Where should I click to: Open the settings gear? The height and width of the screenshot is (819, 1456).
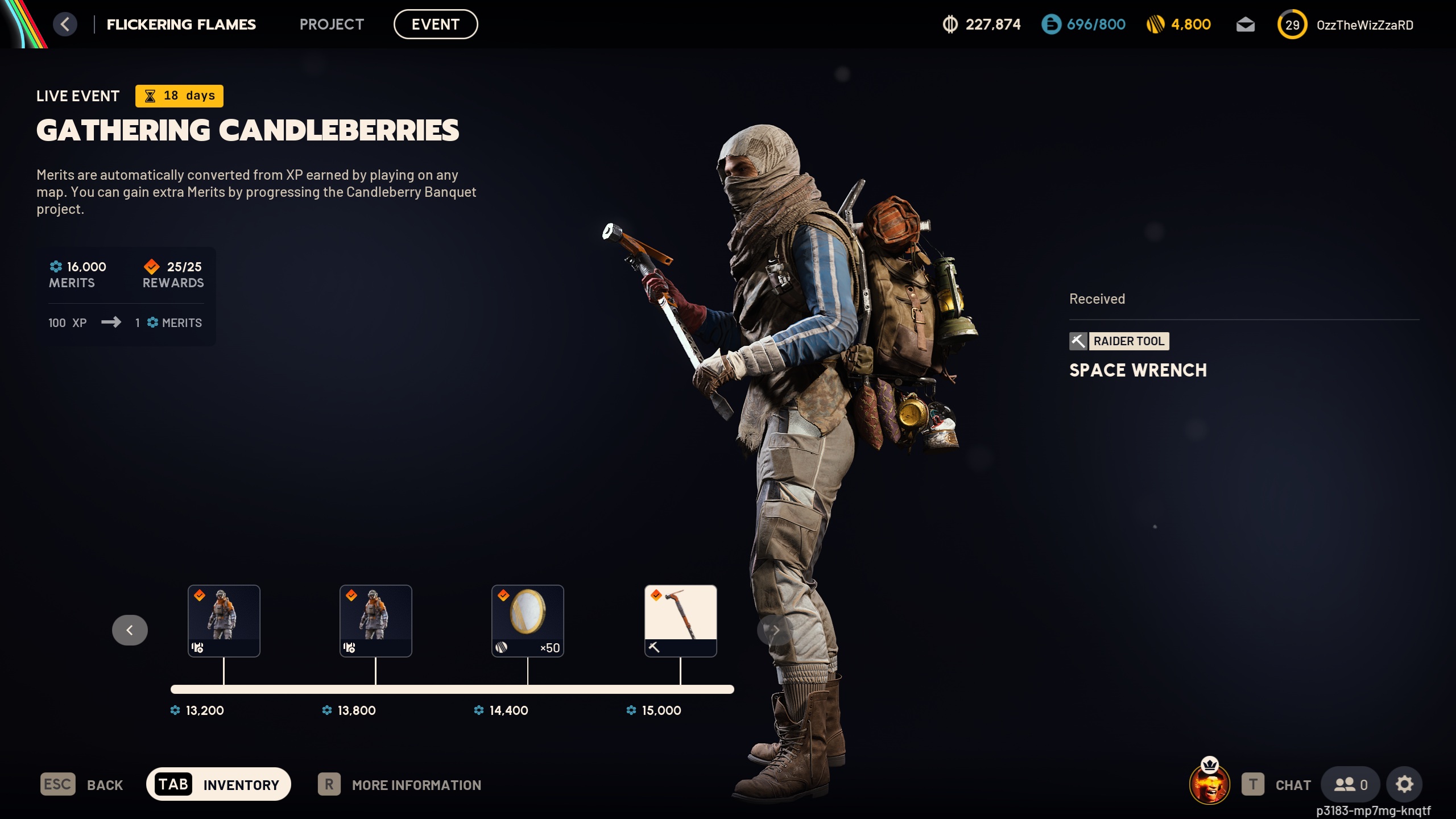pyautogui.click(x=1404, y=785)
